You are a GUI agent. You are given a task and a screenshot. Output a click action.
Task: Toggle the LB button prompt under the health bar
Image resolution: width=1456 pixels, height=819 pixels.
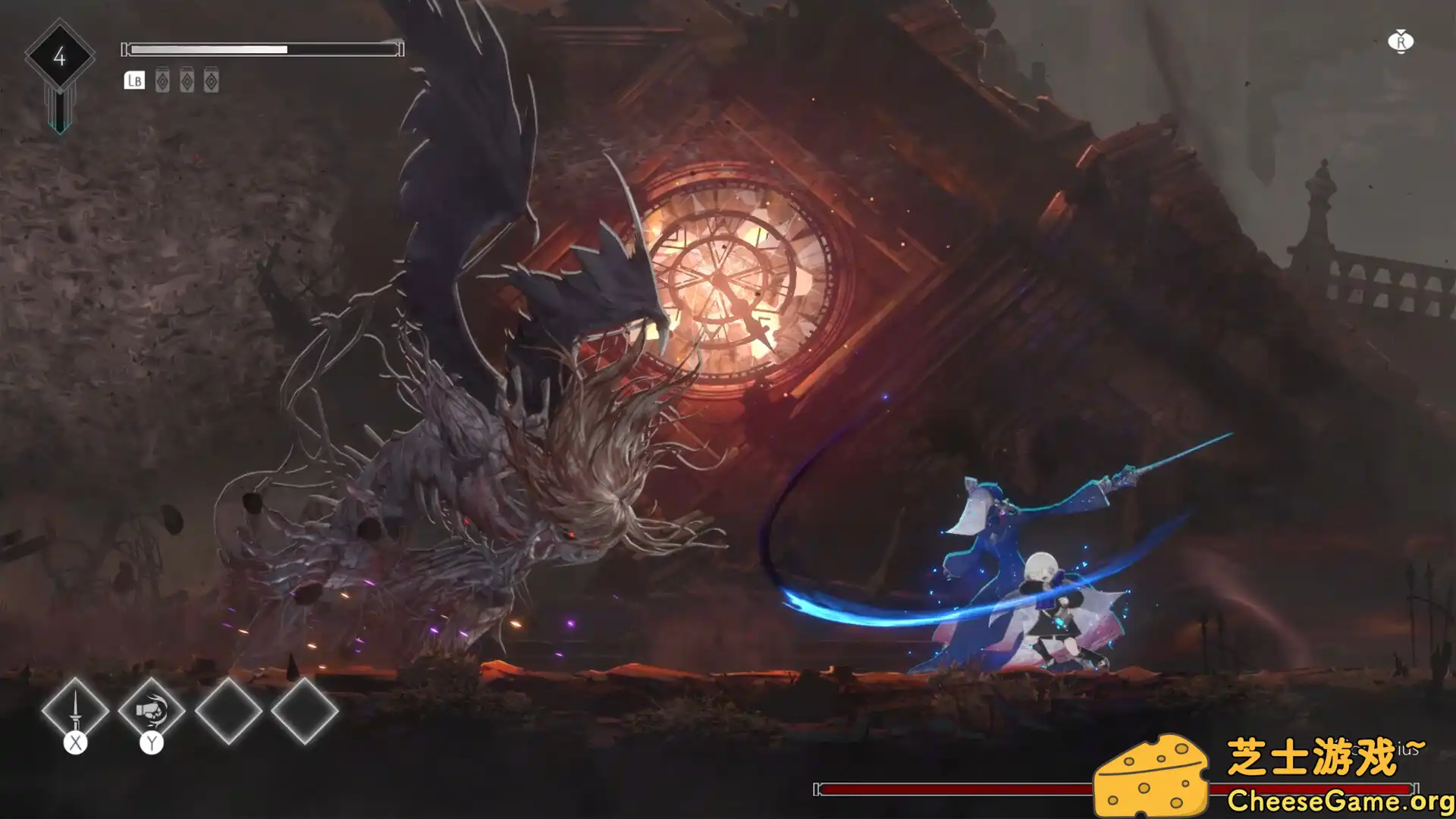[133, 80]
